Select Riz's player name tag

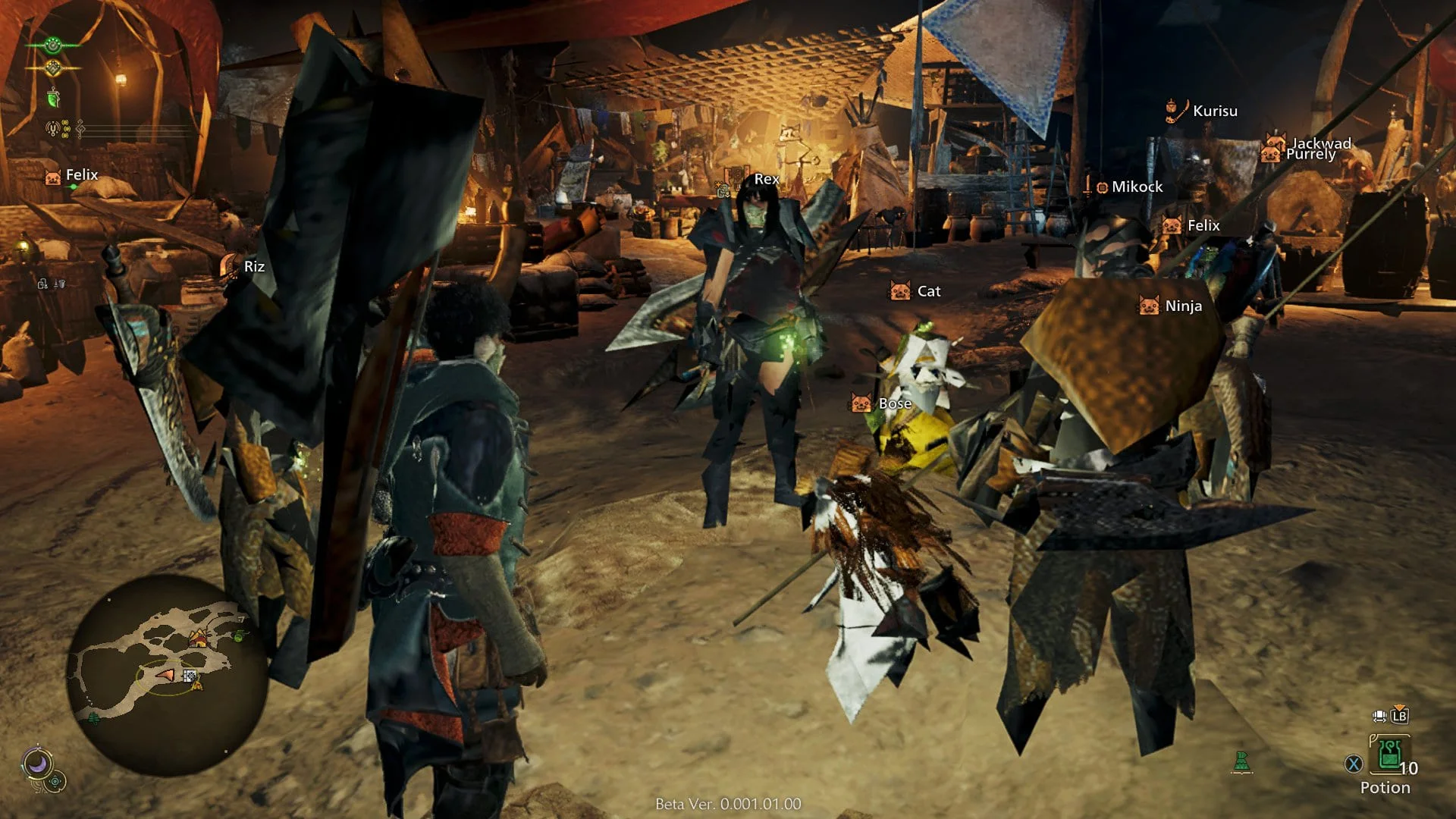(x=253, y=267)
